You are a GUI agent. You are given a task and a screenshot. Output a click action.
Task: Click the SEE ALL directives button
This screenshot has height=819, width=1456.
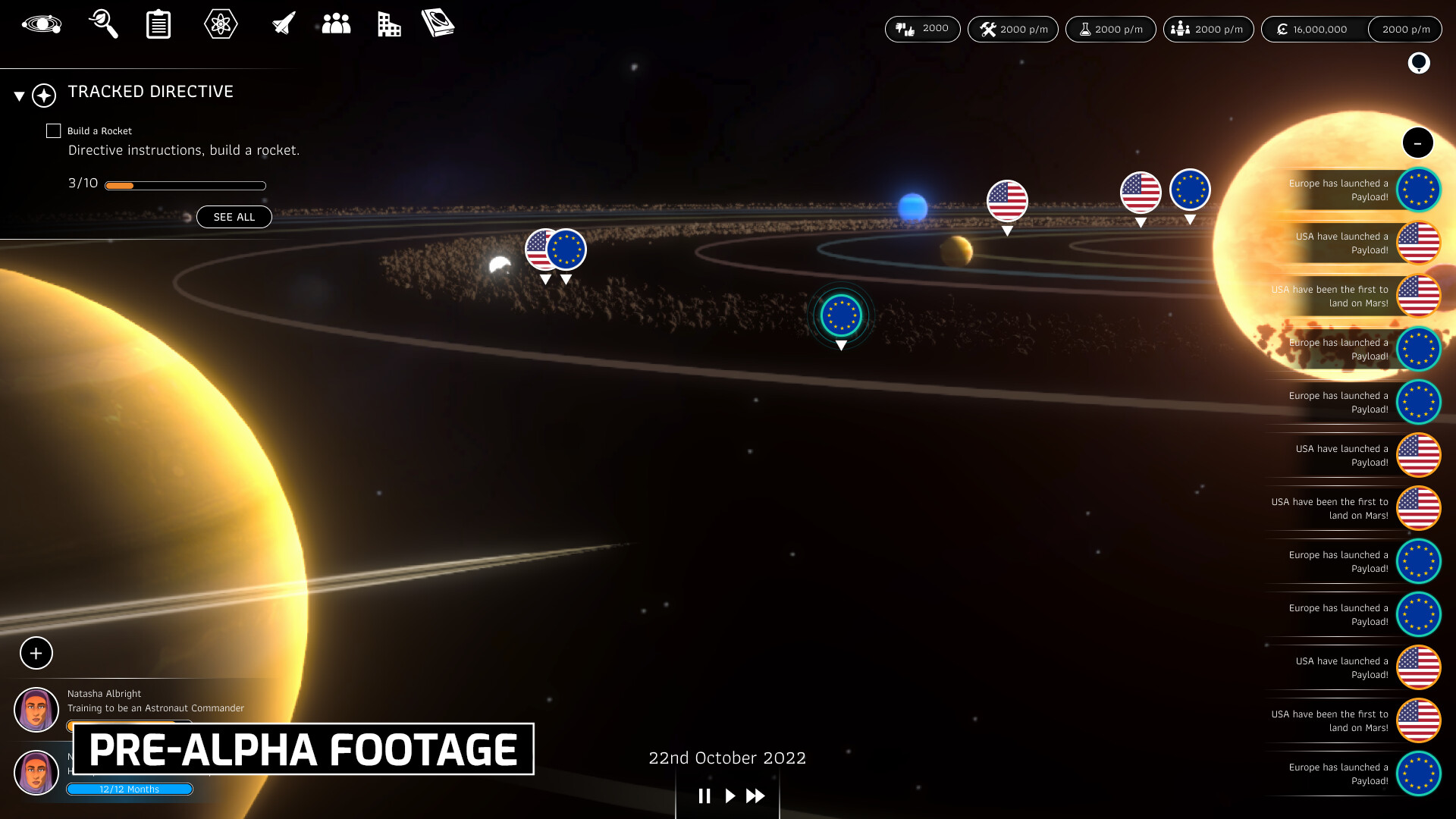coord(234,217)
